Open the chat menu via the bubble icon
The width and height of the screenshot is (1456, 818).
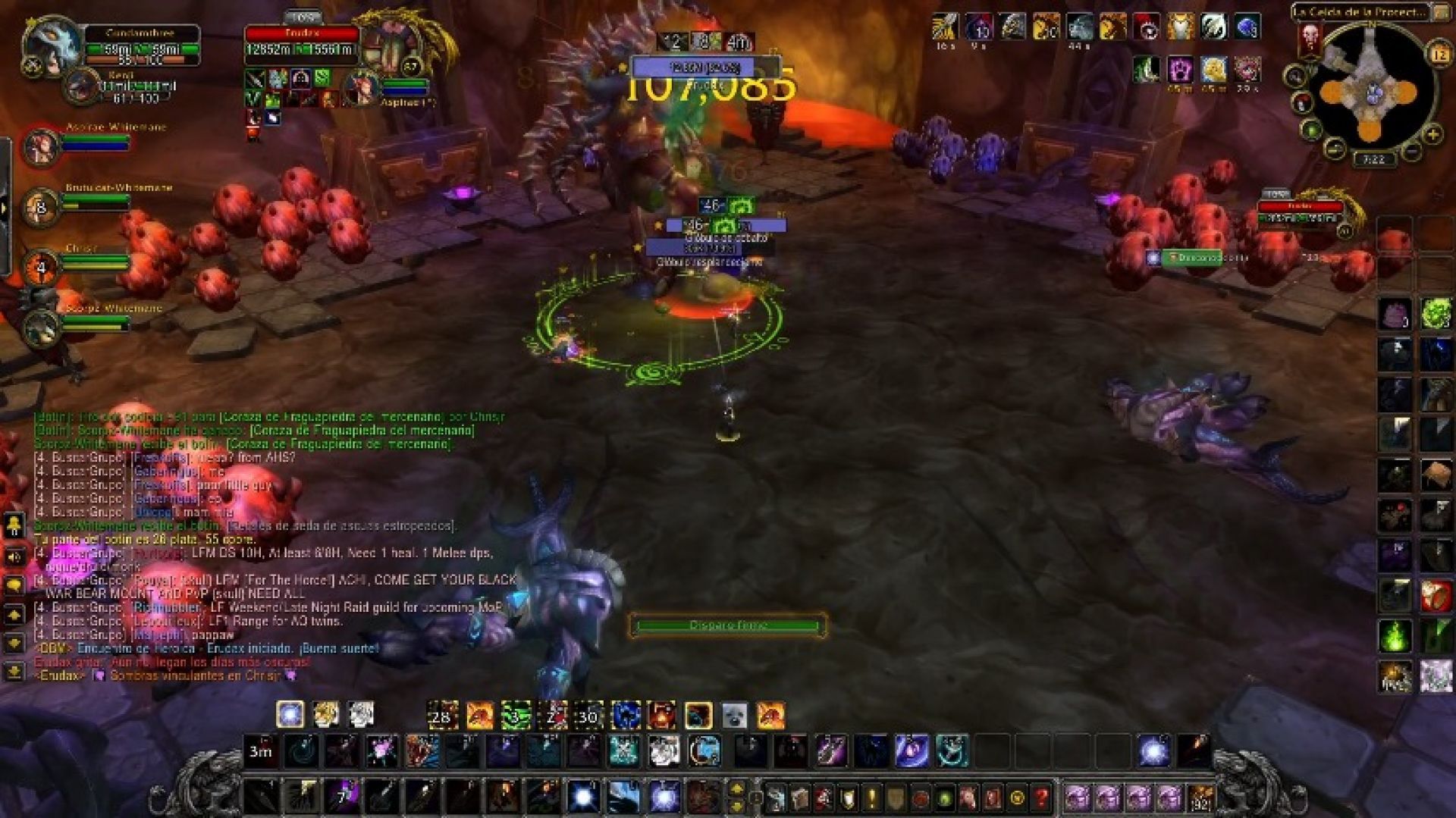tap(14, 585)
